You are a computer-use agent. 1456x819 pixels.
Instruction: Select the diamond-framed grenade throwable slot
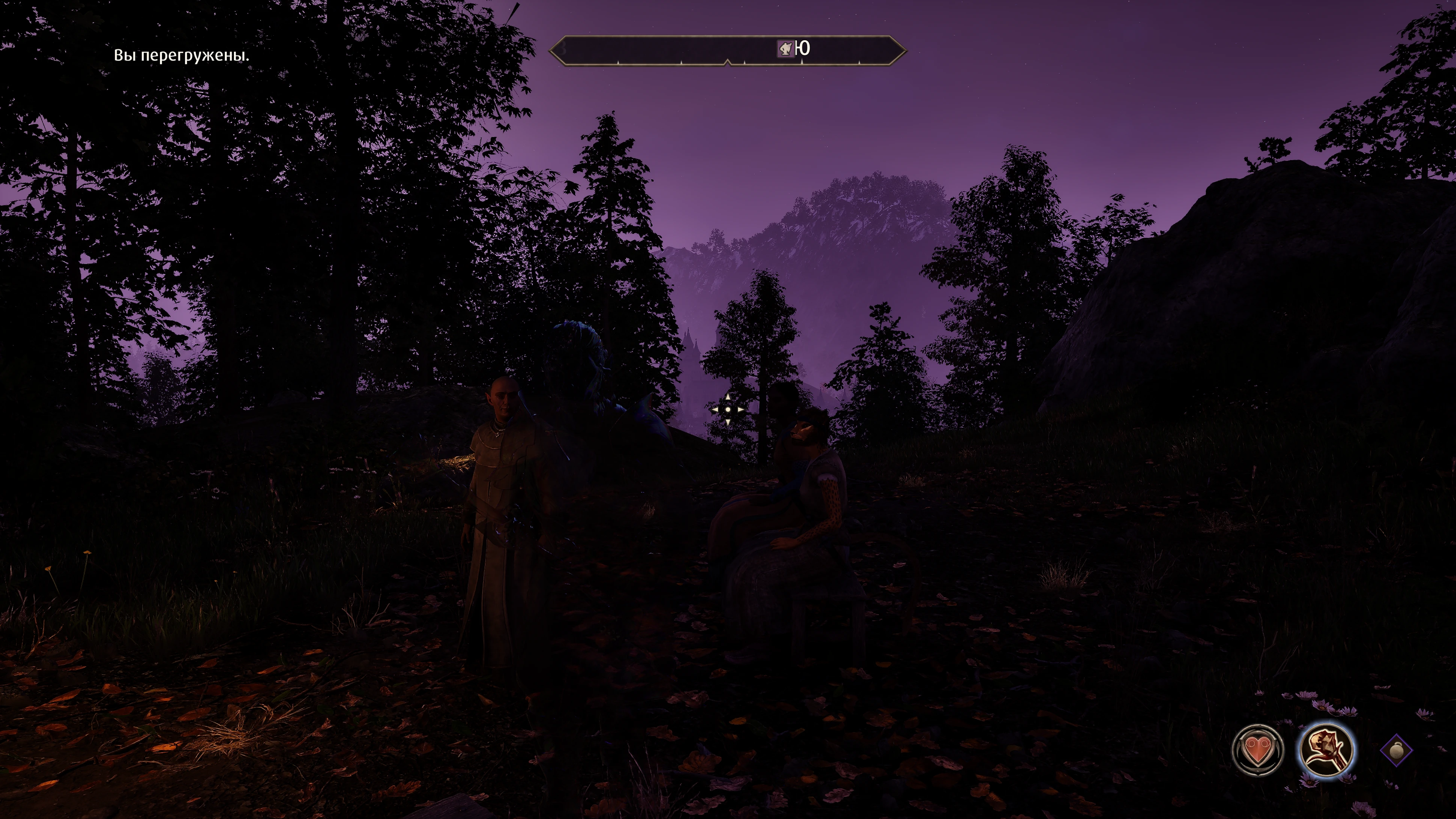1396,751
